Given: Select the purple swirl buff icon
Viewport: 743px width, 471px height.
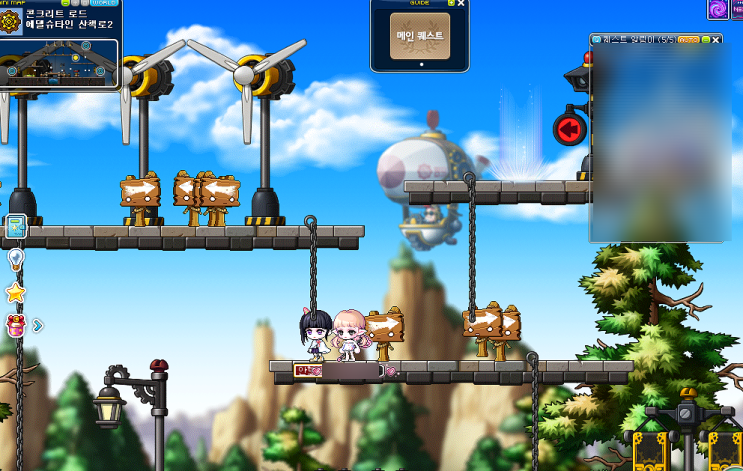Looking at the screenshot, I should 718,9.
